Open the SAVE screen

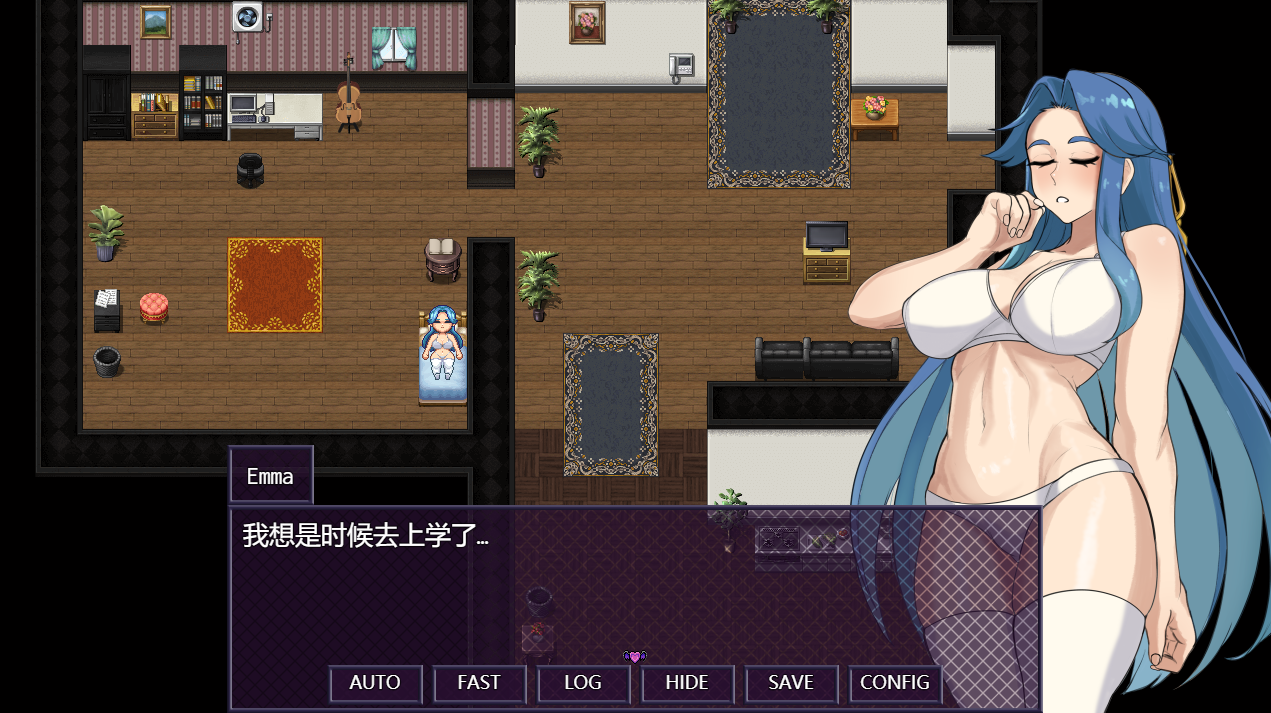coord(791,683)
